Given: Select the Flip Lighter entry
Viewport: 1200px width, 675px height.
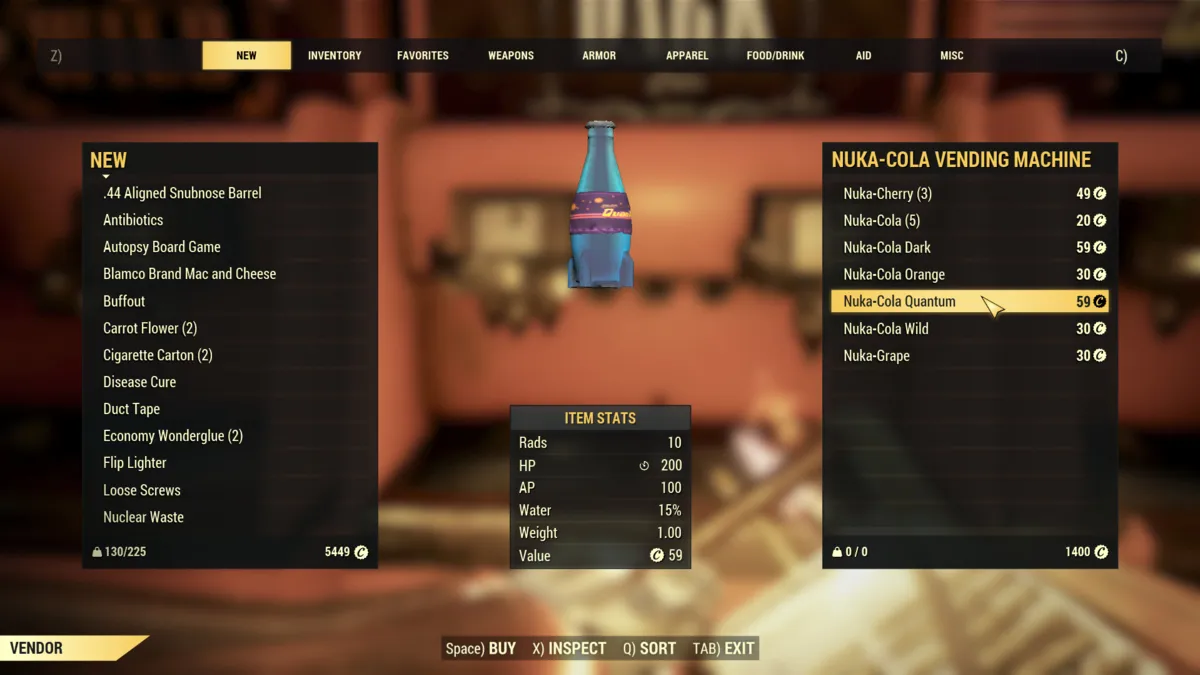Looking at the screenshot, I should [134, 463].
